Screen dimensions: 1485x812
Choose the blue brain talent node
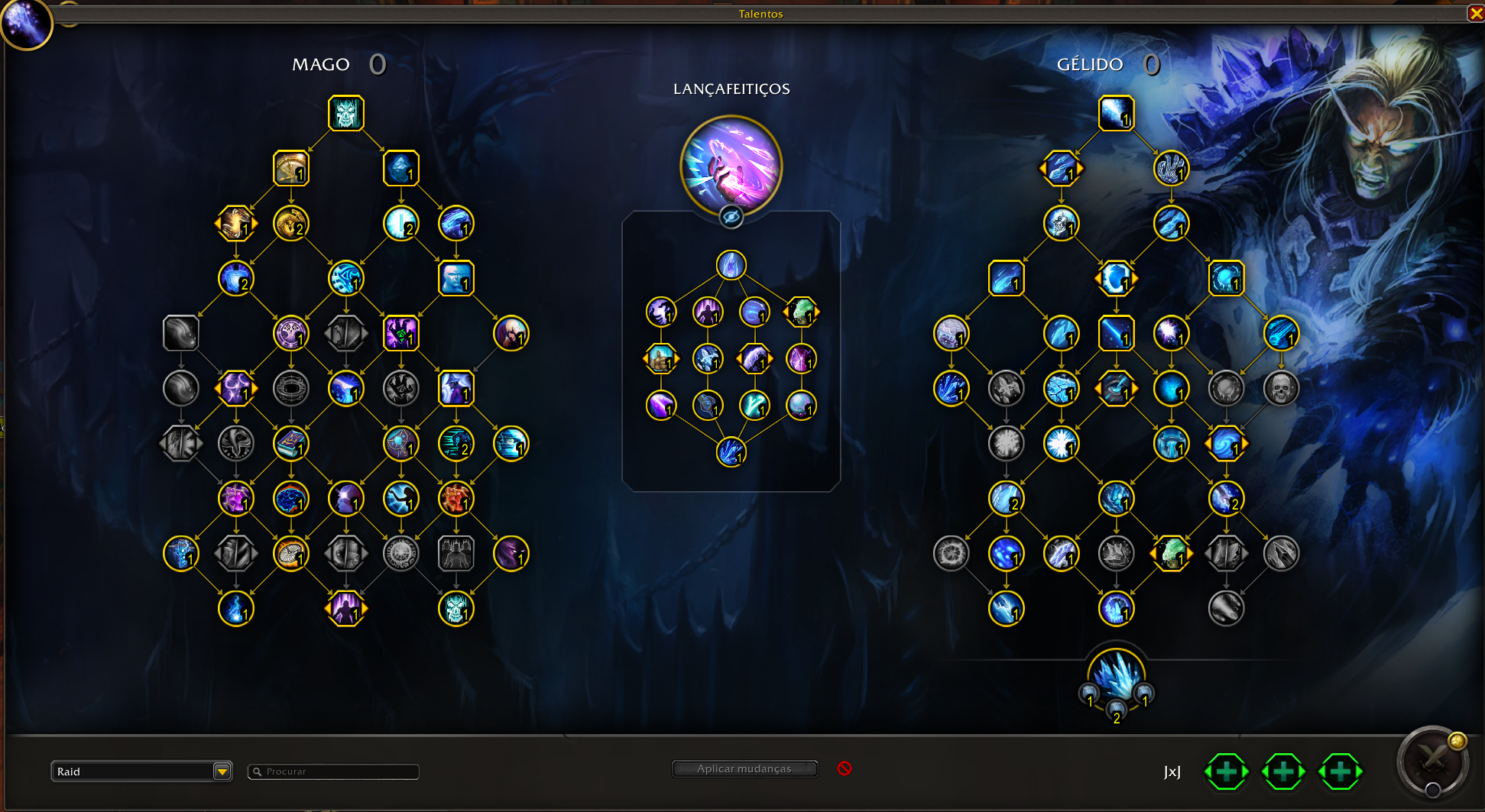tap(291, 499)
